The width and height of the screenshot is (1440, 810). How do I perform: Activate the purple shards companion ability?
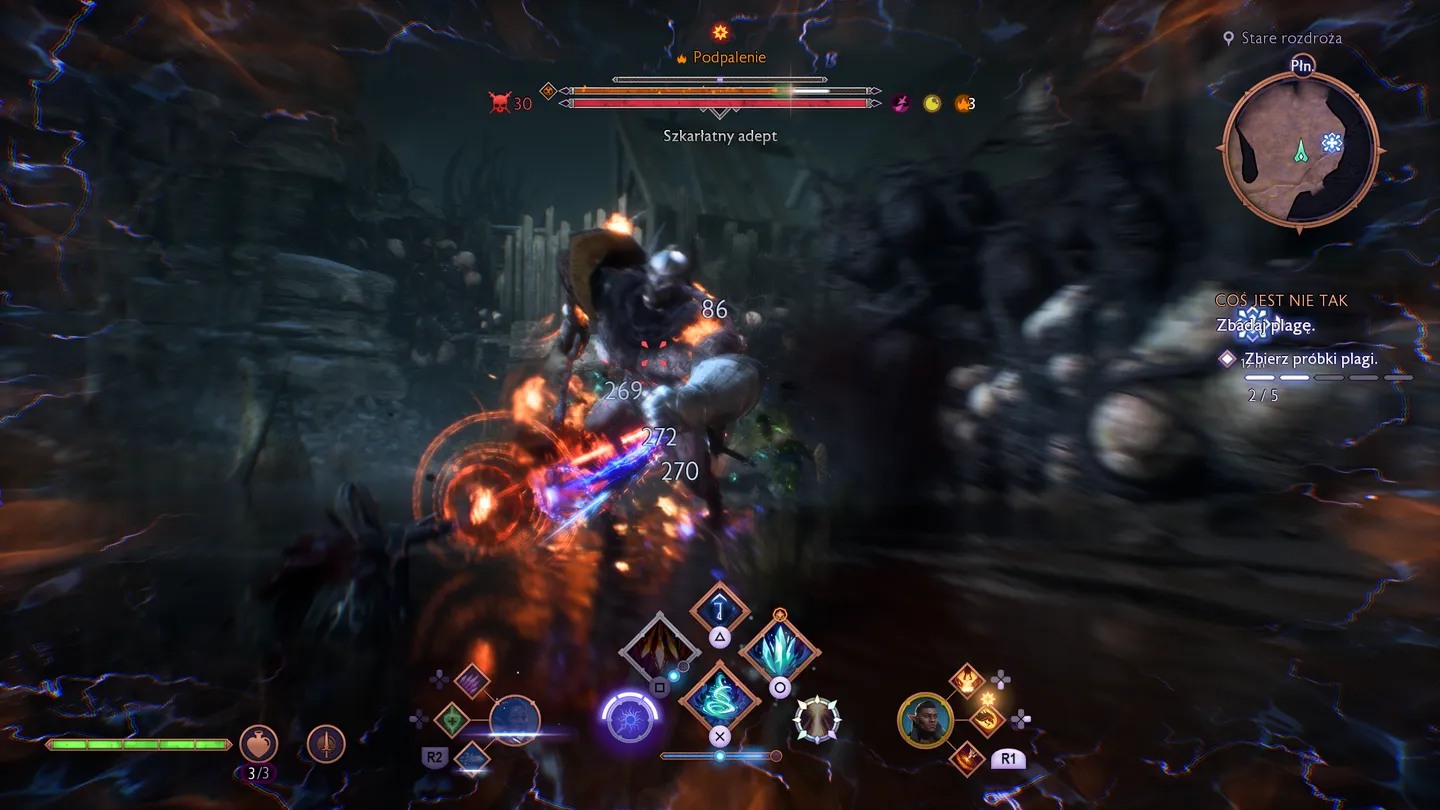[472, 682]
